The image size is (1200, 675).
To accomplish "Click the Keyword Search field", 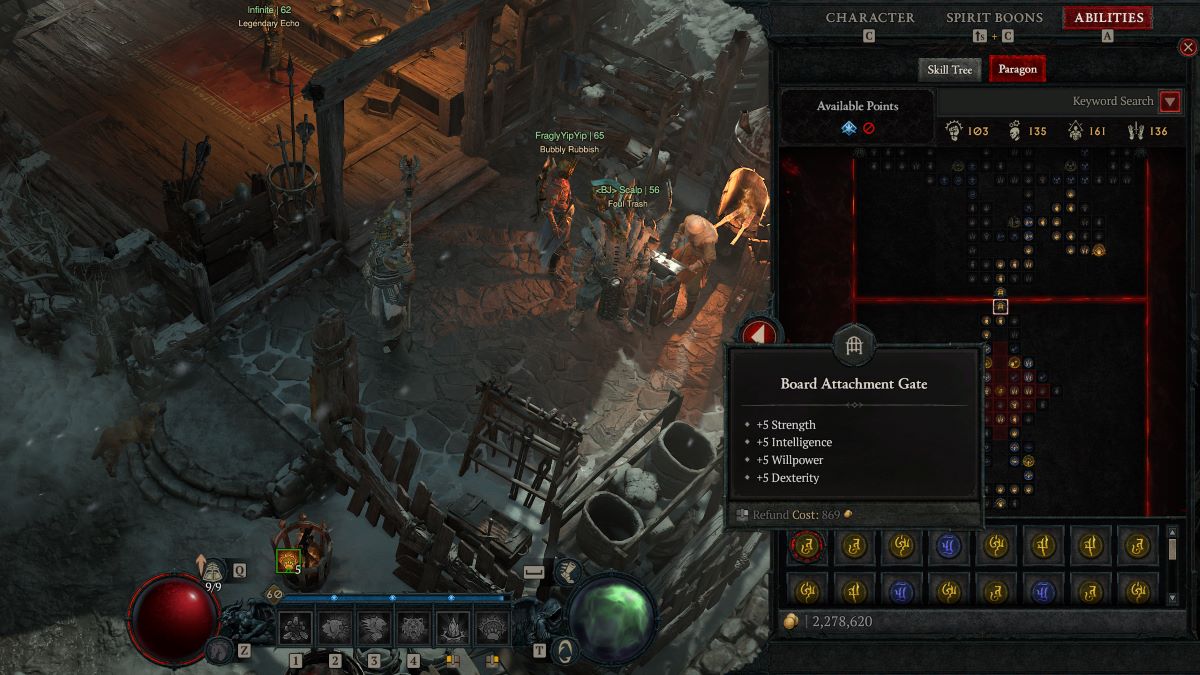I will point(1046,101).
